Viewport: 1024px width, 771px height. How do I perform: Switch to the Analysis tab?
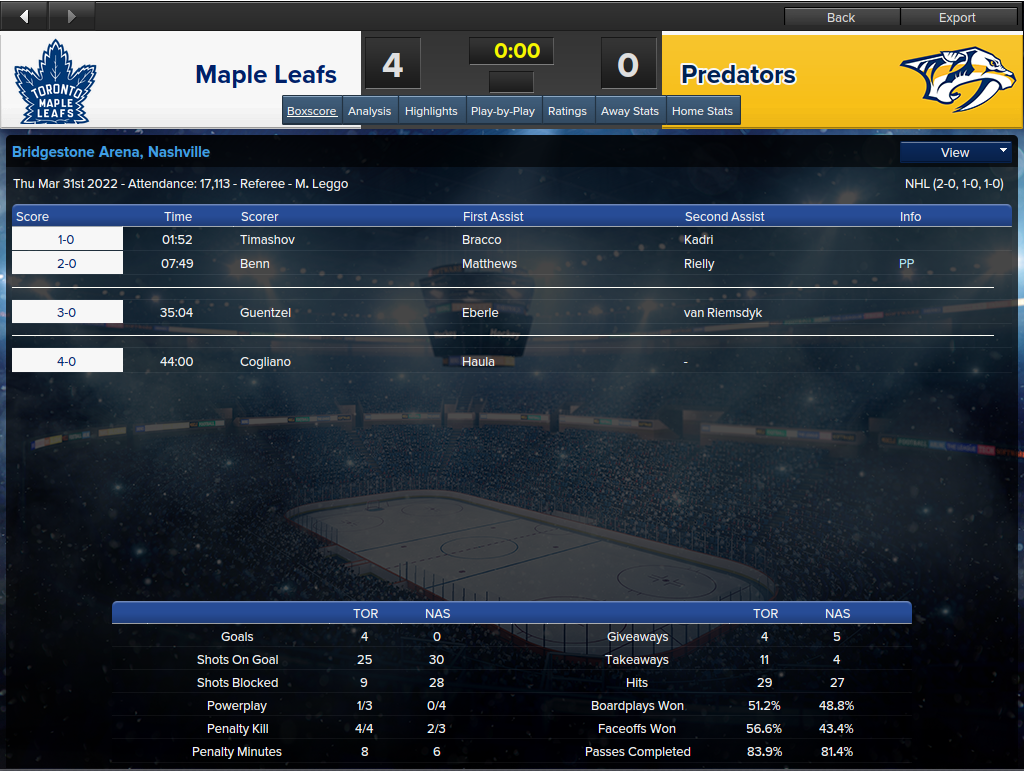click(x=369, y=111)
